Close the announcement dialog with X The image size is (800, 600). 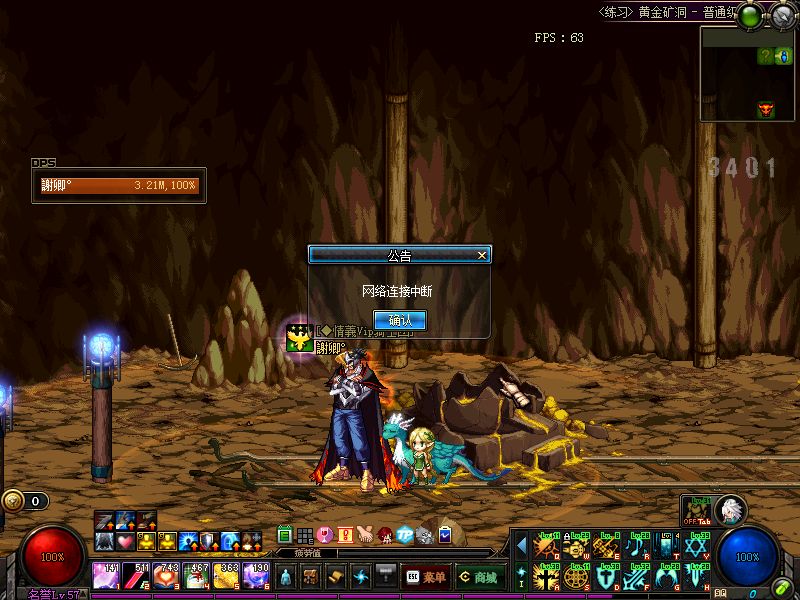(482, 255)
